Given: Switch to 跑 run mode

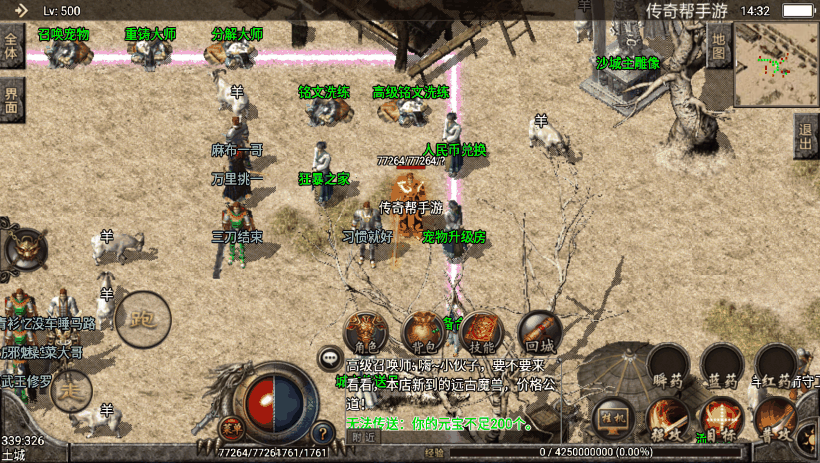Looking at the screenshot, I should 143,319.
